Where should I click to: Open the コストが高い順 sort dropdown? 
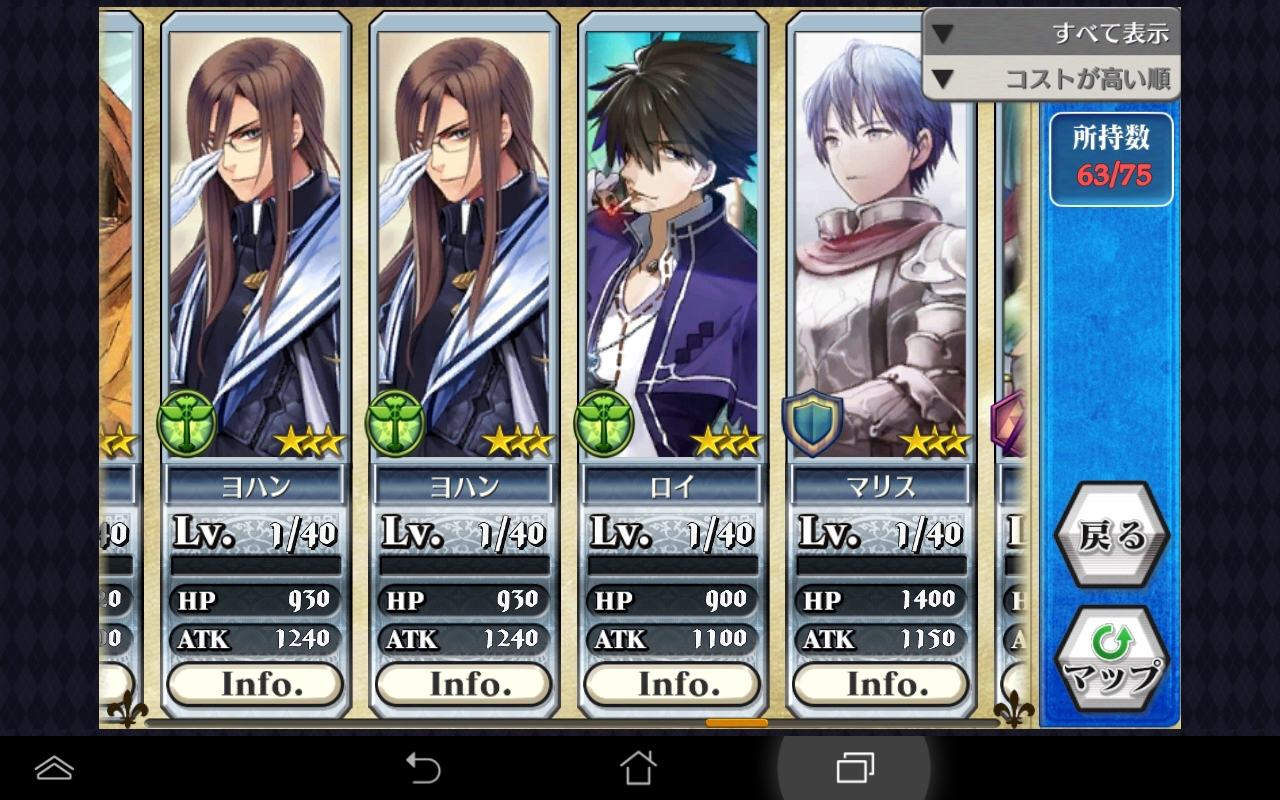coord(1050,79)
